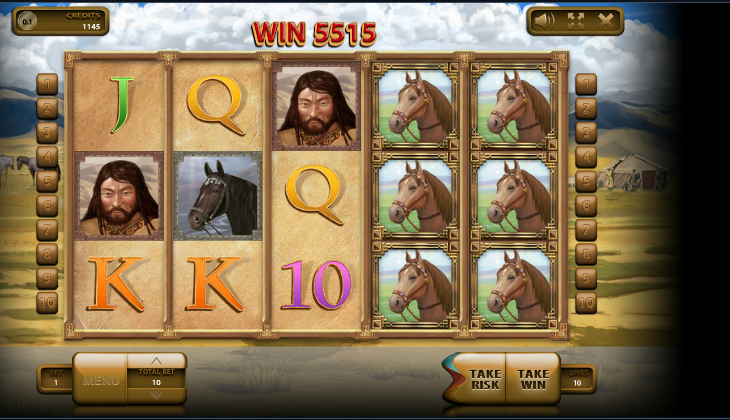Switch to fullscreen with the arrows icon
This screenshot has height=420, width=730.
tap(576, 20)
